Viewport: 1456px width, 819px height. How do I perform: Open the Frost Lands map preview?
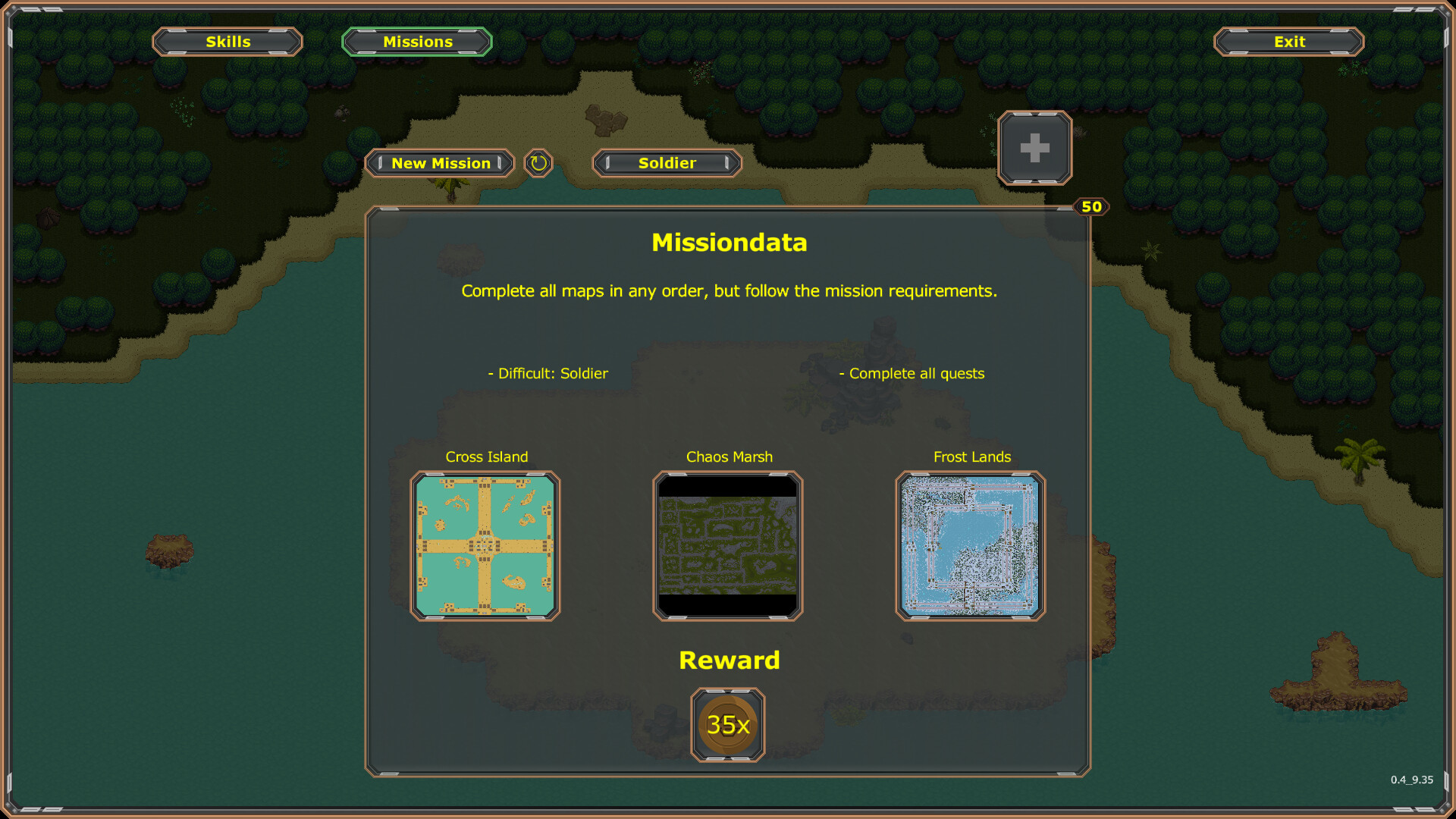coord(969,543)
